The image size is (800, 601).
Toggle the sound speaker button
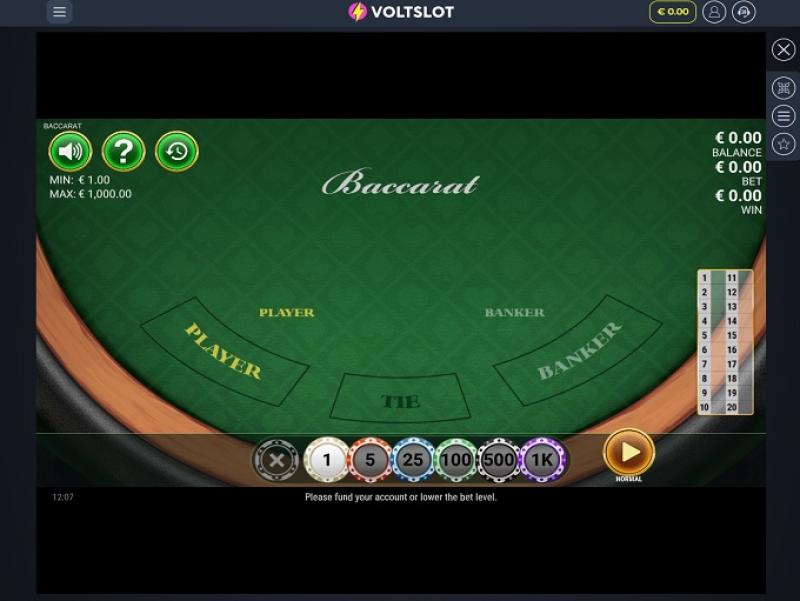tap(70, 152)
